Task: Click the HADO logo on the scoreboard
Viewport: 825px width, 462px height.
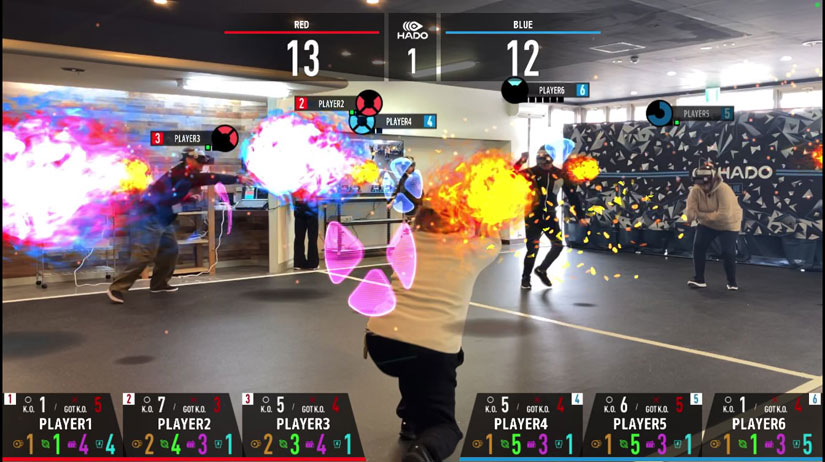Action: click(412, 30)
